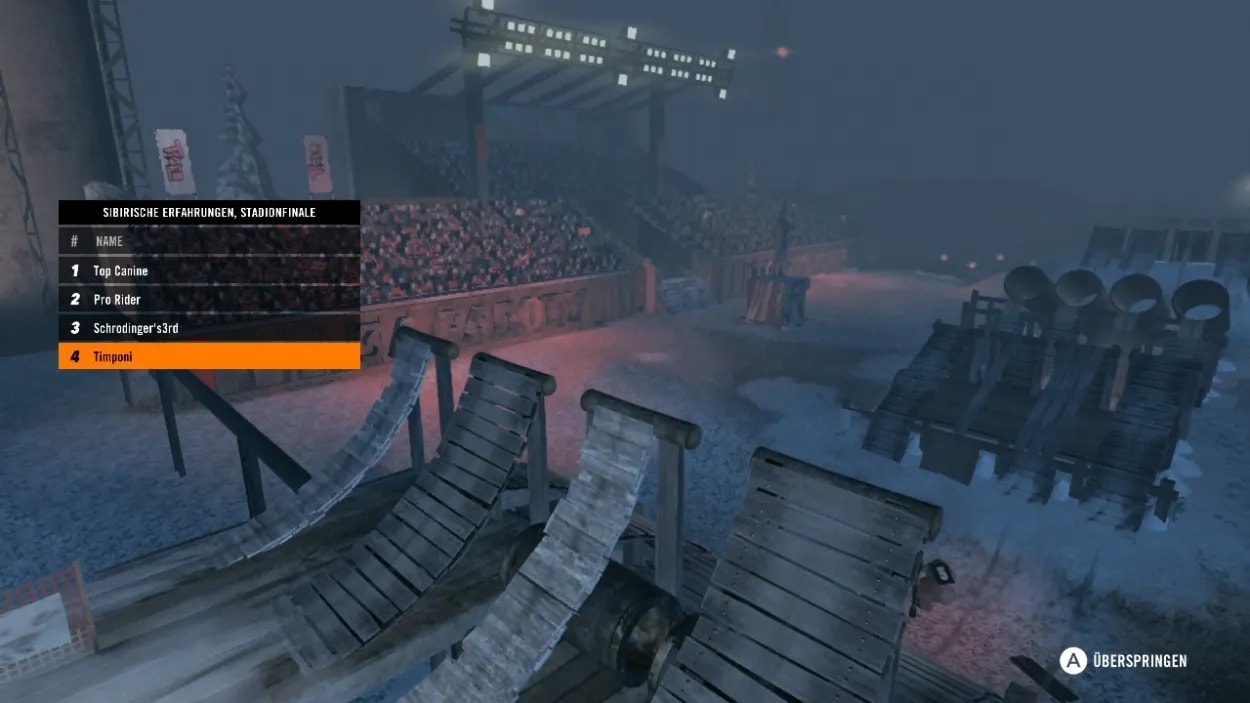The height and width of the screenshot is (703, 1250).
Task: Select the Top Canine leaderboard row
Action: tap(209, 271)
